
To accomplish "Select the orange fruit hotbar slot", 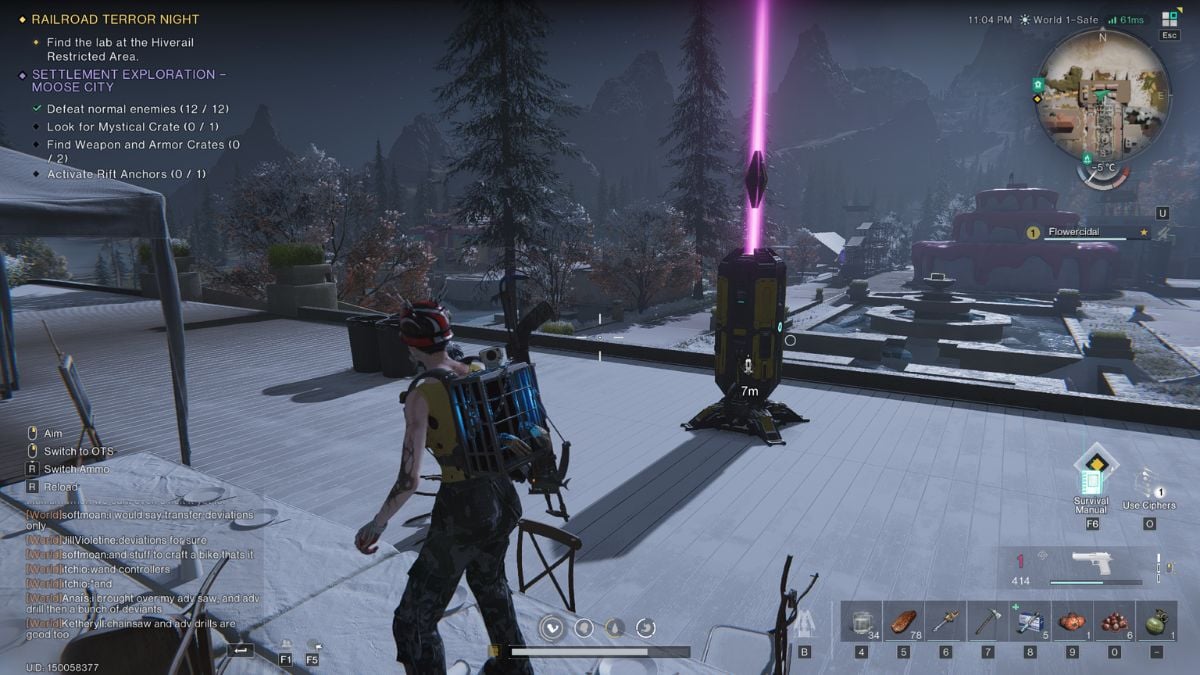I will point(1071,622).
